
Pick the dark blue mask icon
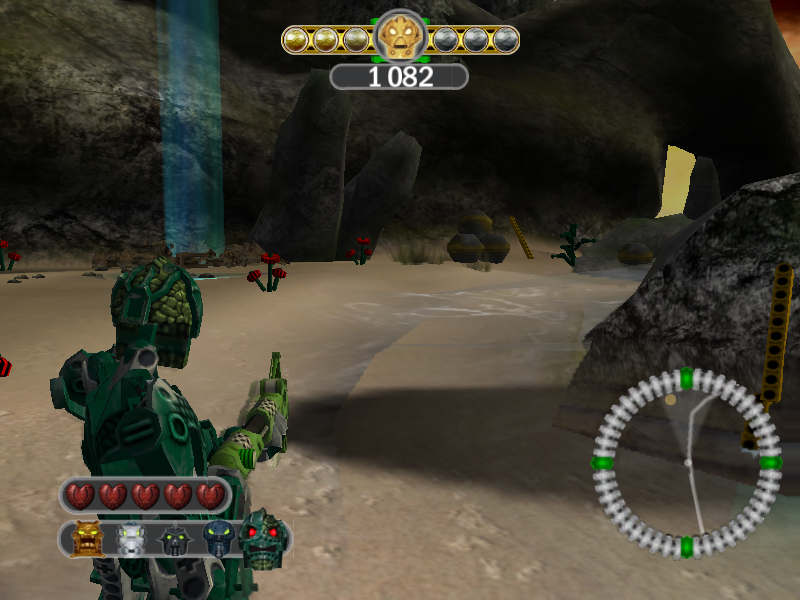pyautogui.click(x=218, y=539)
